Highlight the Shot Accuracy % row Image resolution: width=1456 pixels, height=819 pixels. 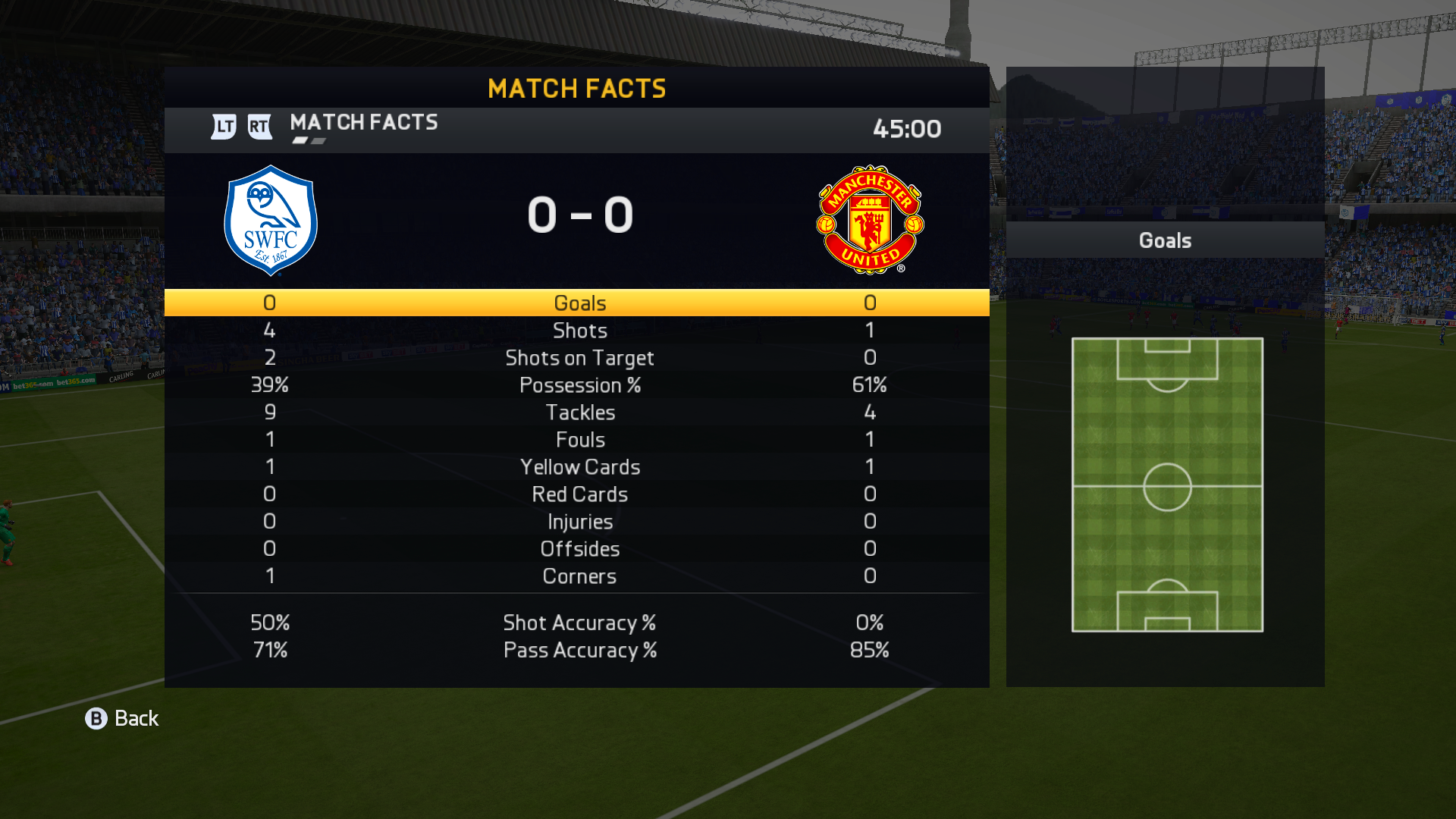point(579,623)
